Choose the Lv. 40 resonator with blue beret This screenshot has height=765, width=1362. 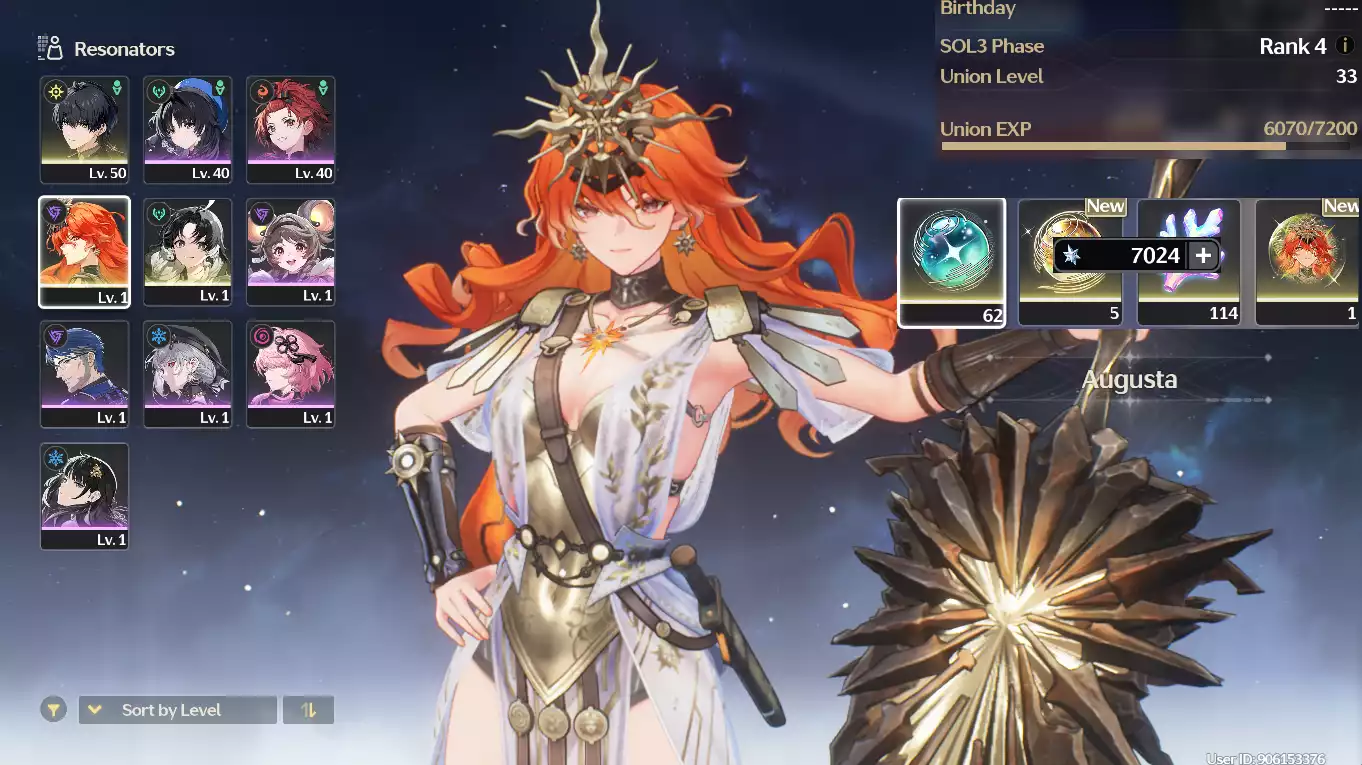coord(187,129)
